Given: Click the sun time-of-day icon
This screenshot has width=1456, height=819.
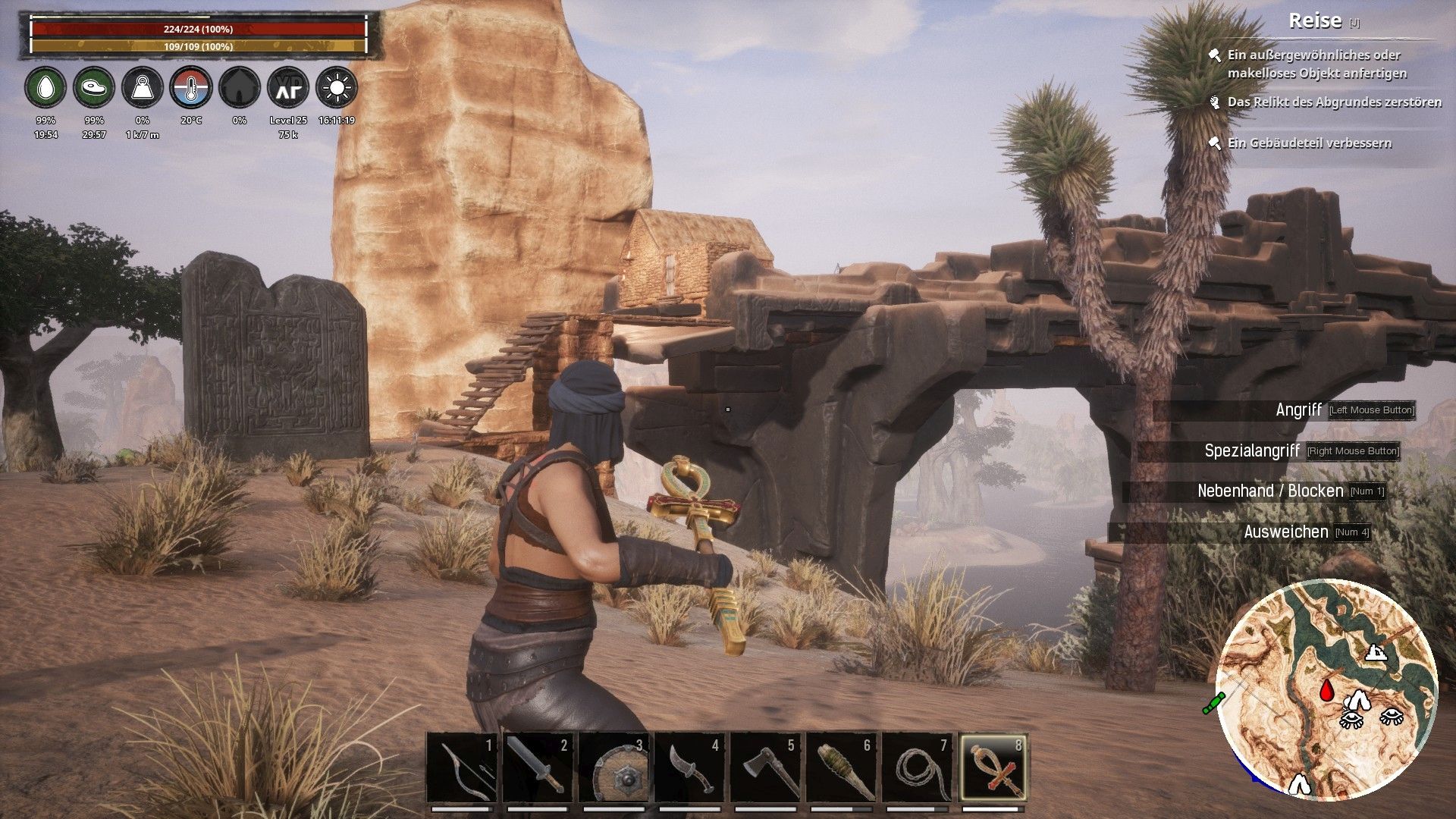Looking at the screenshot, I should tap(337, 89).
